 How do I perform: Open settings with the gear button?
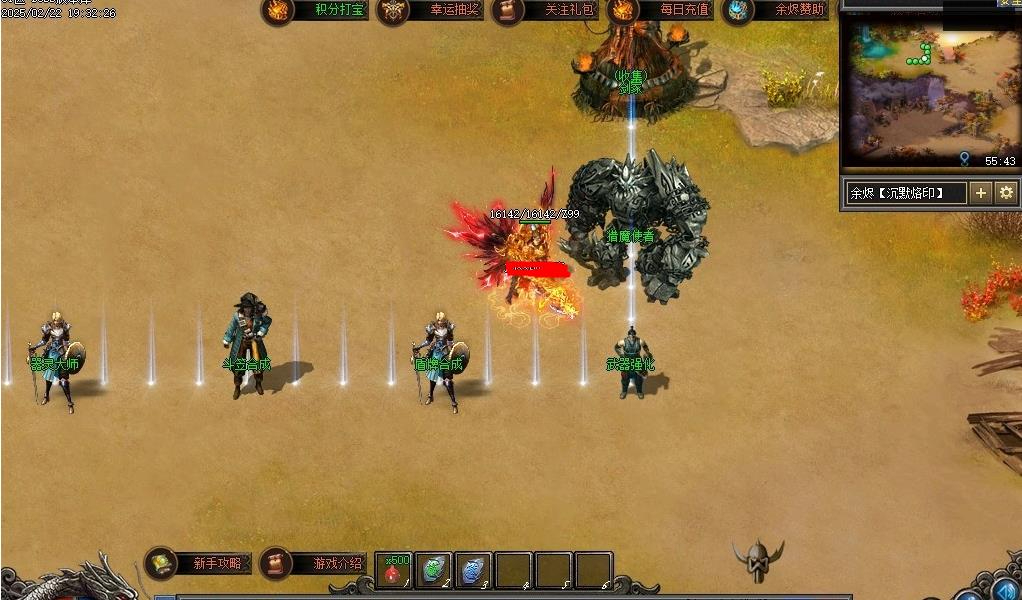click(1007, 192)
